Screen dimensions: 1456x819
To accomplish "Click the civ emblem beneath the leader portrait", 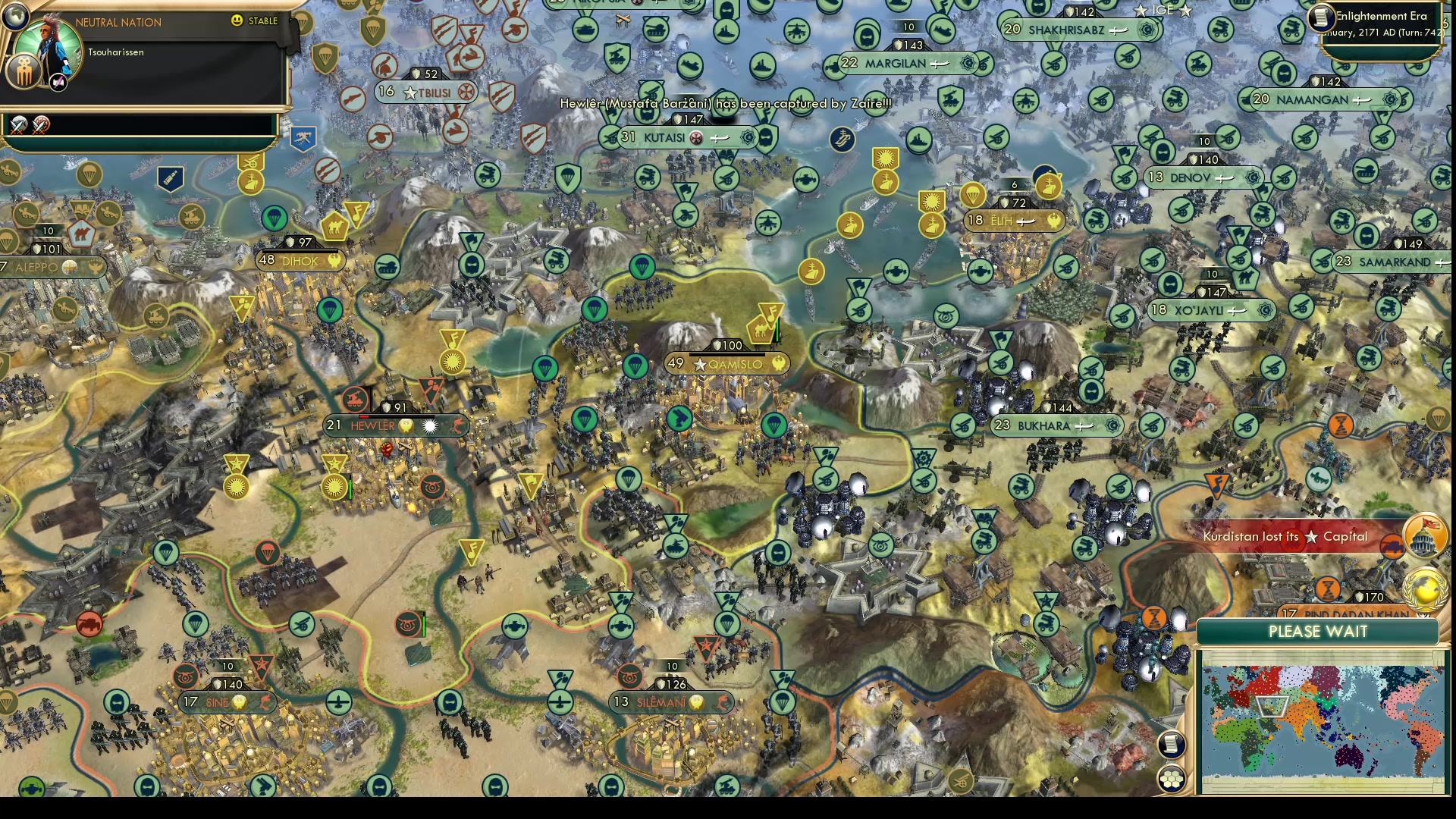I will click(x=24, y=71).
